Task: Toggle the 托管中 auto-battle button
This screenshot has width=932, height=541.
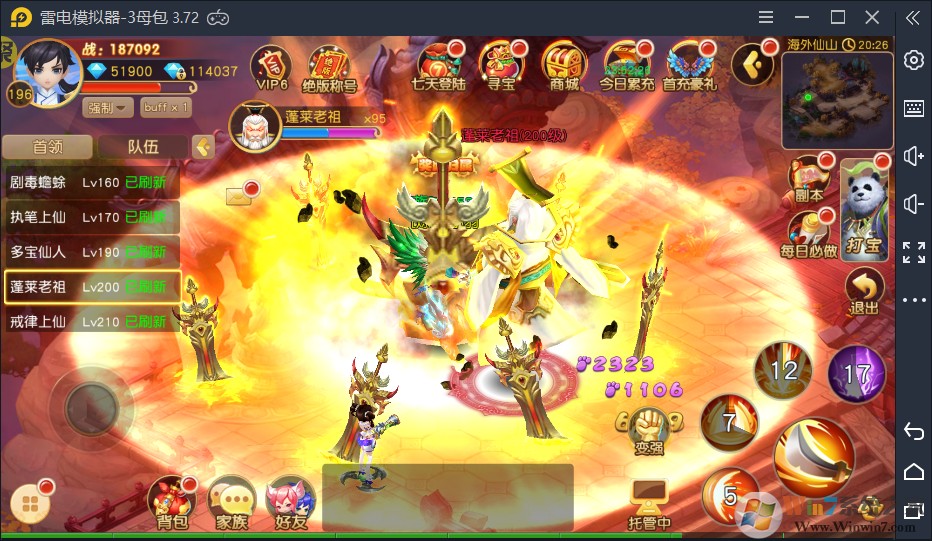Action: click(x=649, y=503)
